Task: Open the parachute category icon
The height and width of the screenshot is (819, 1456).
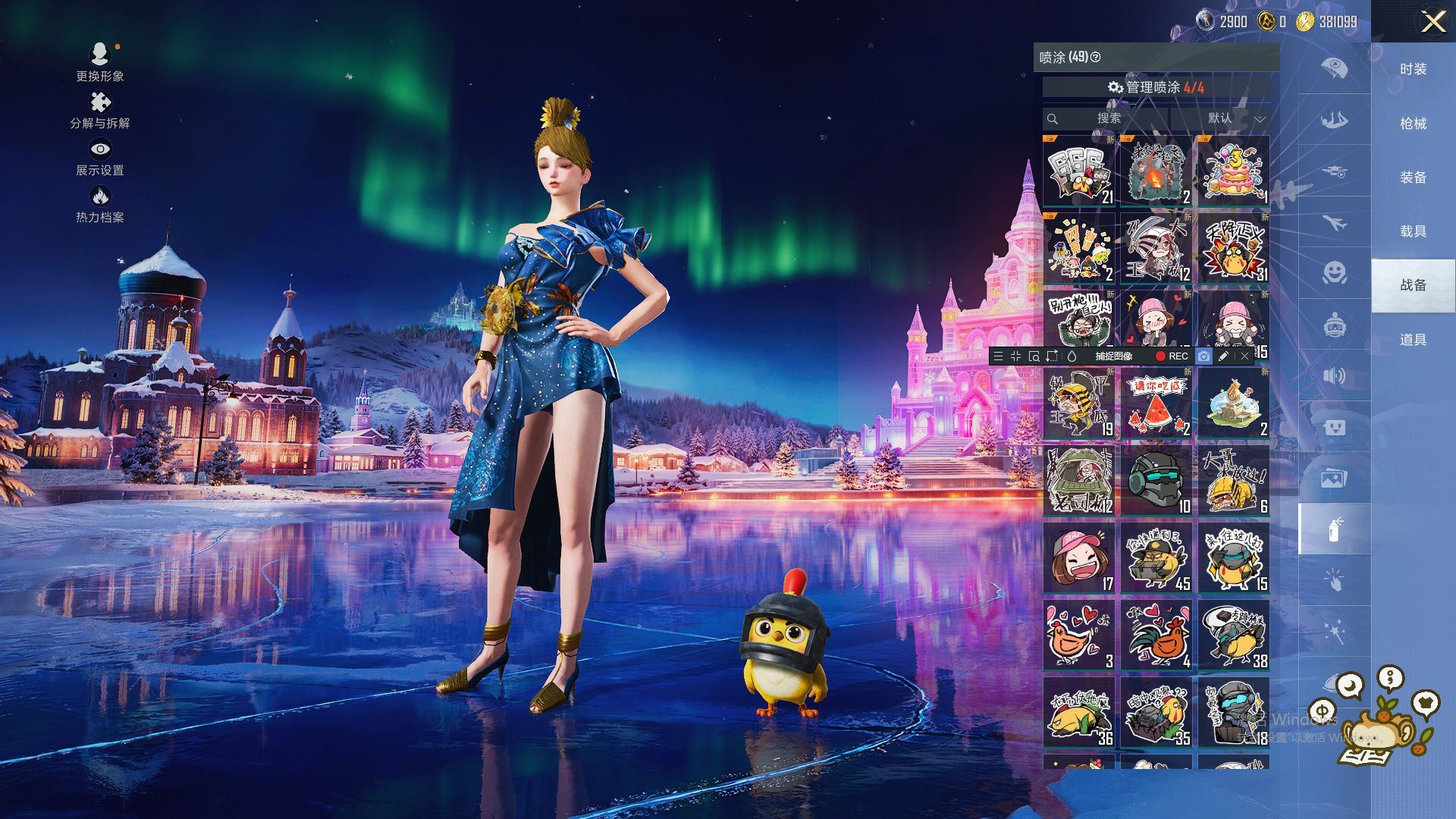Action: pyautogui.click(x=1334, y=68)
